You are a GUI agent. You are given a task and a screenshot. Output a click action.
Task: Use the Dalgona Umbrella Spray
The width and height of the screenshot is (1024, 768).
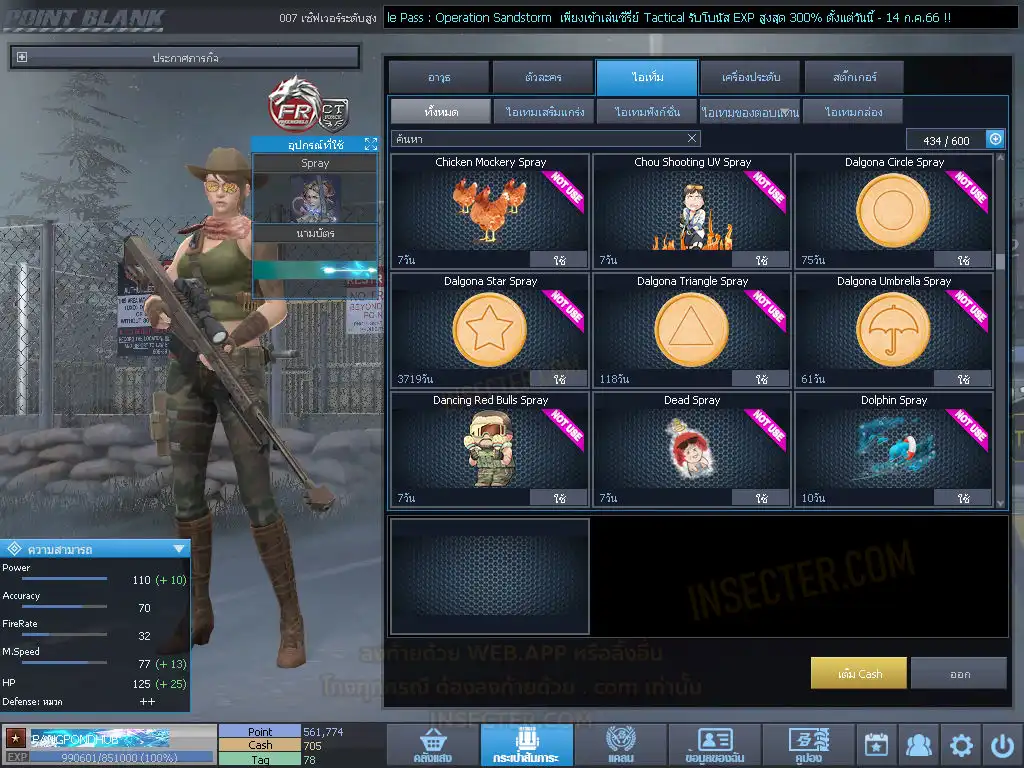tap(963, 379)
